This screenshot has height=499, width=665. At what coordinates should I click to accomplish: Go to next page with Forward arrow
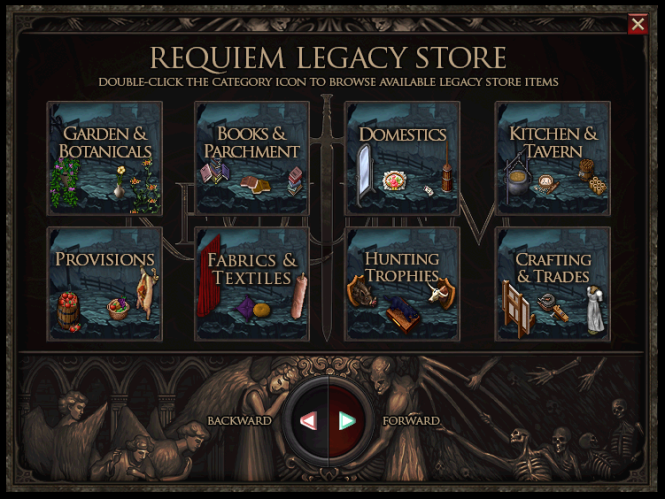point(347,421)
